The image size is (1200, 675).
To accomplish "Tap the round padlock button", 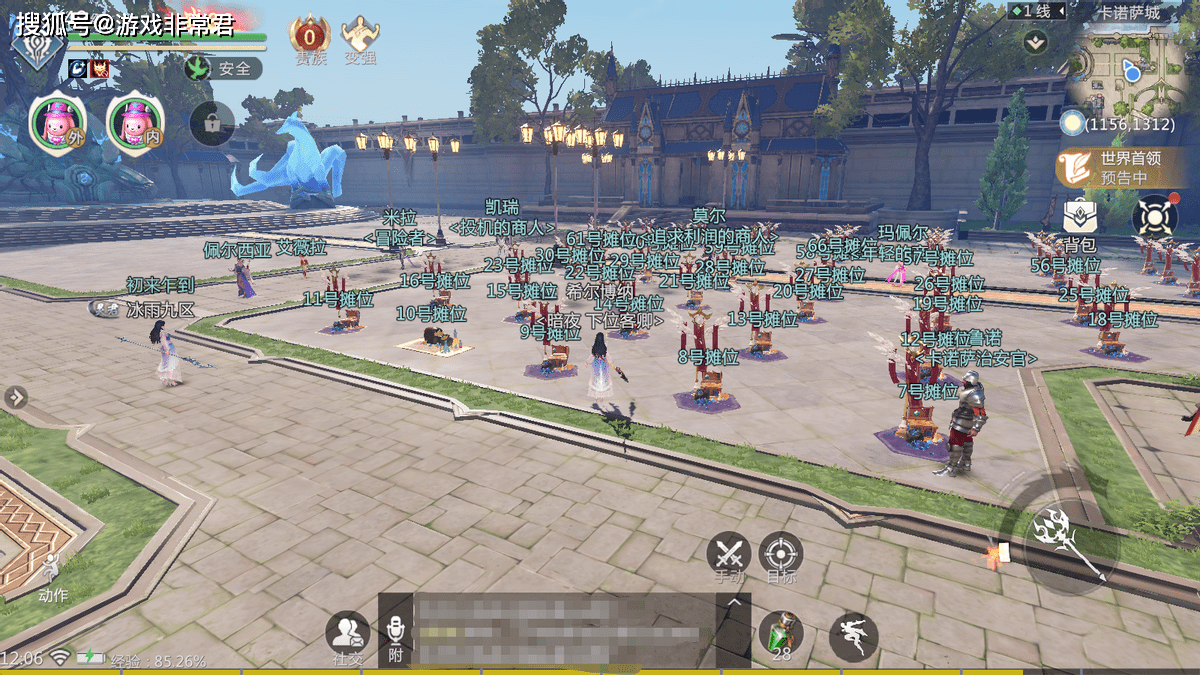I will (x=212, y=124).
